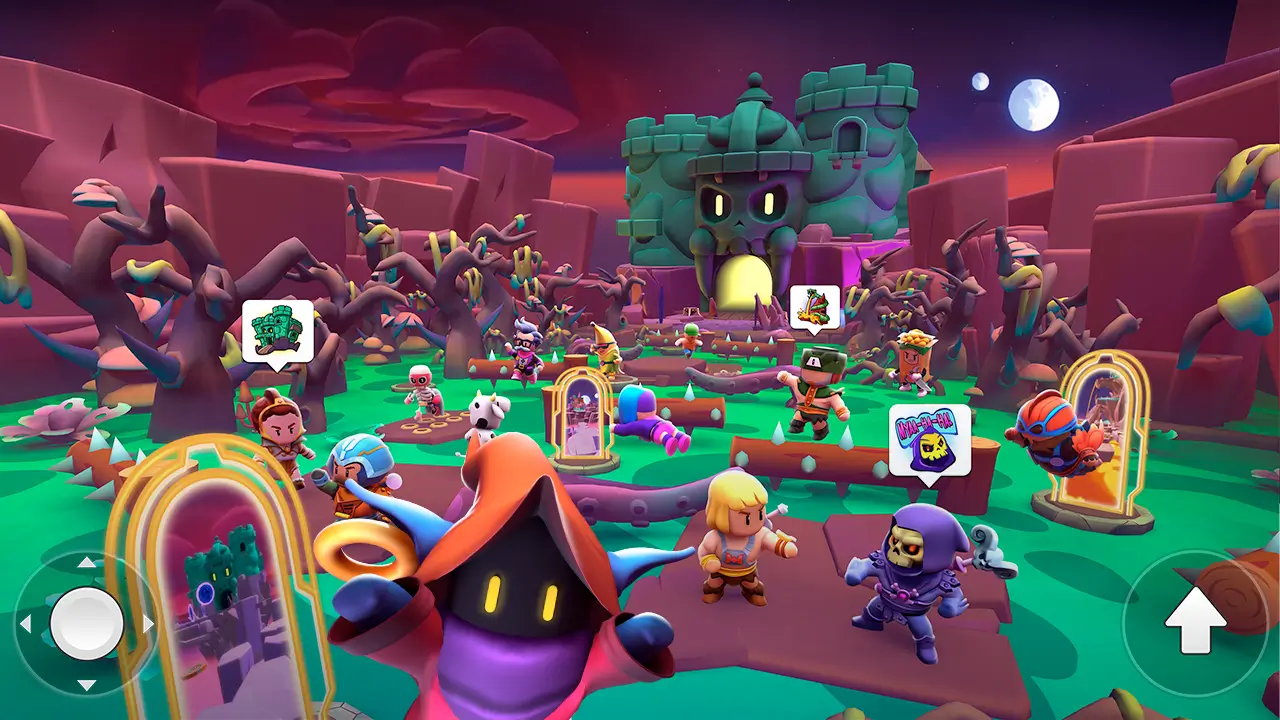Image resolution: width=1280 pixels, height=720 pixels.
Task: Tap the joystick's left arrow
Action: (x=26, y=624)
